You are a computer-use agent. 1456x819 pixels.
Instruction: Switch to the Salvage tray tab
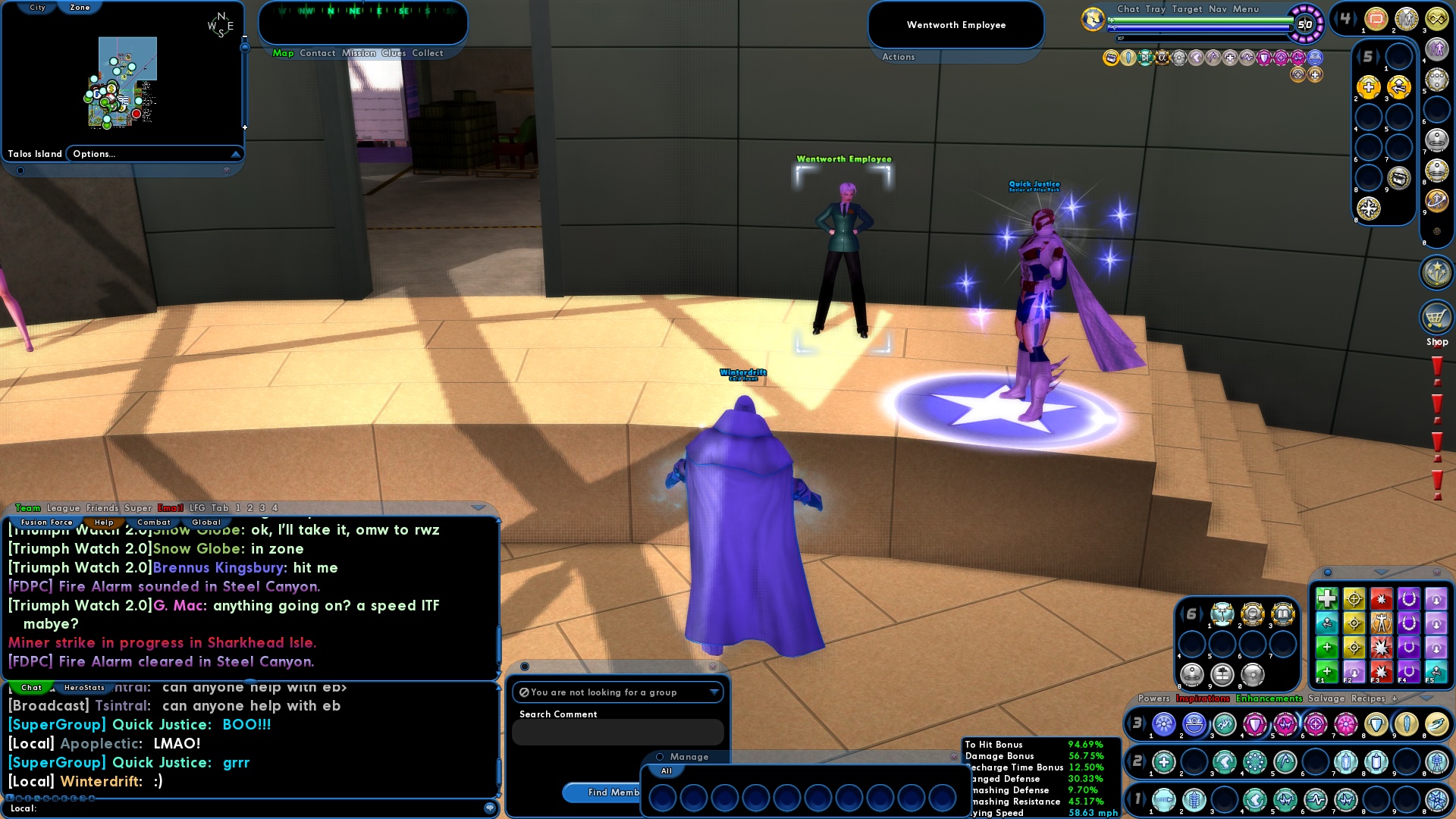tap(1328, 698)
